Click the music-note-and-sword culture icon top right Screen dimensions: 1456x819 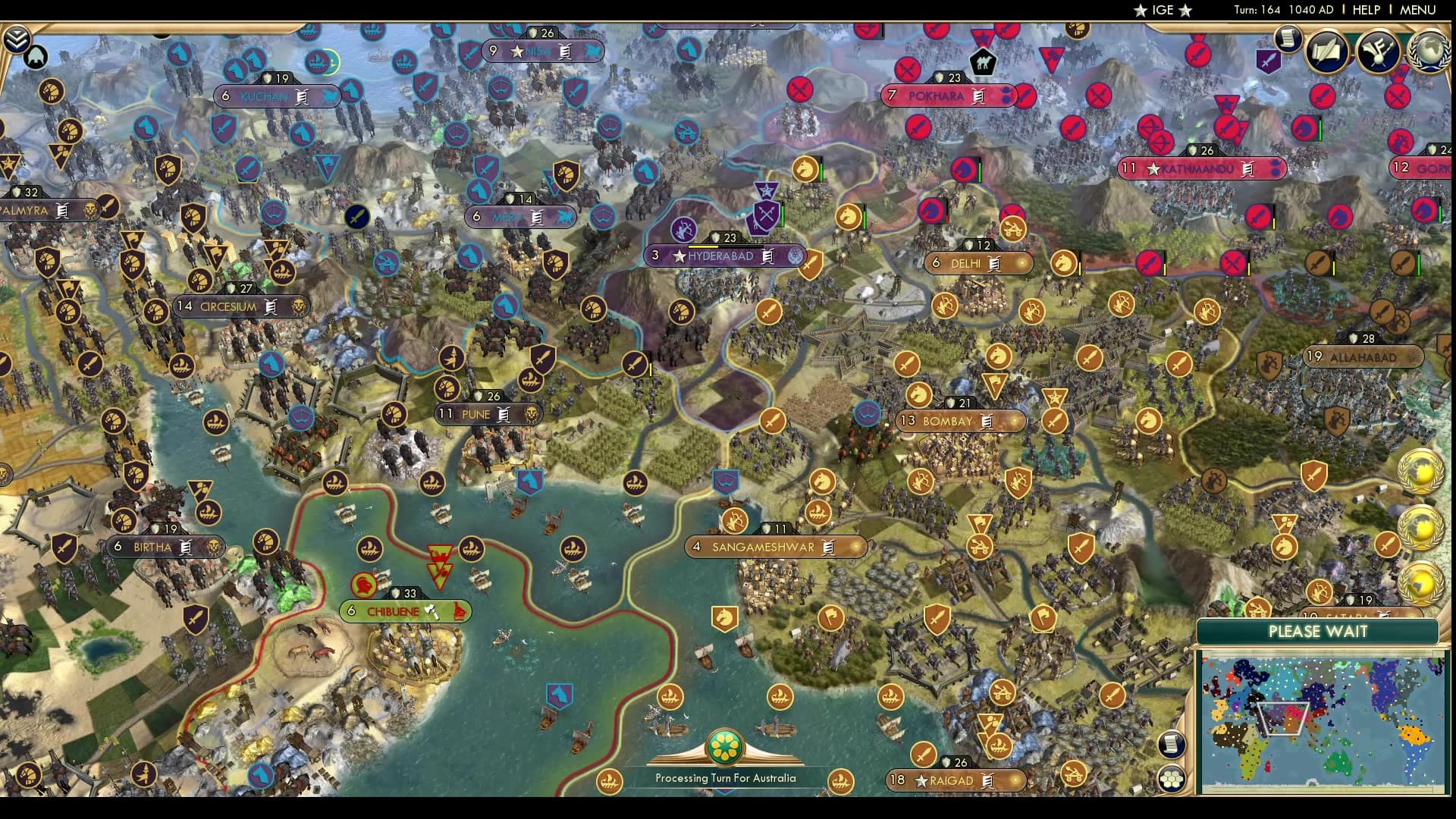click(x=1377, y=52)
